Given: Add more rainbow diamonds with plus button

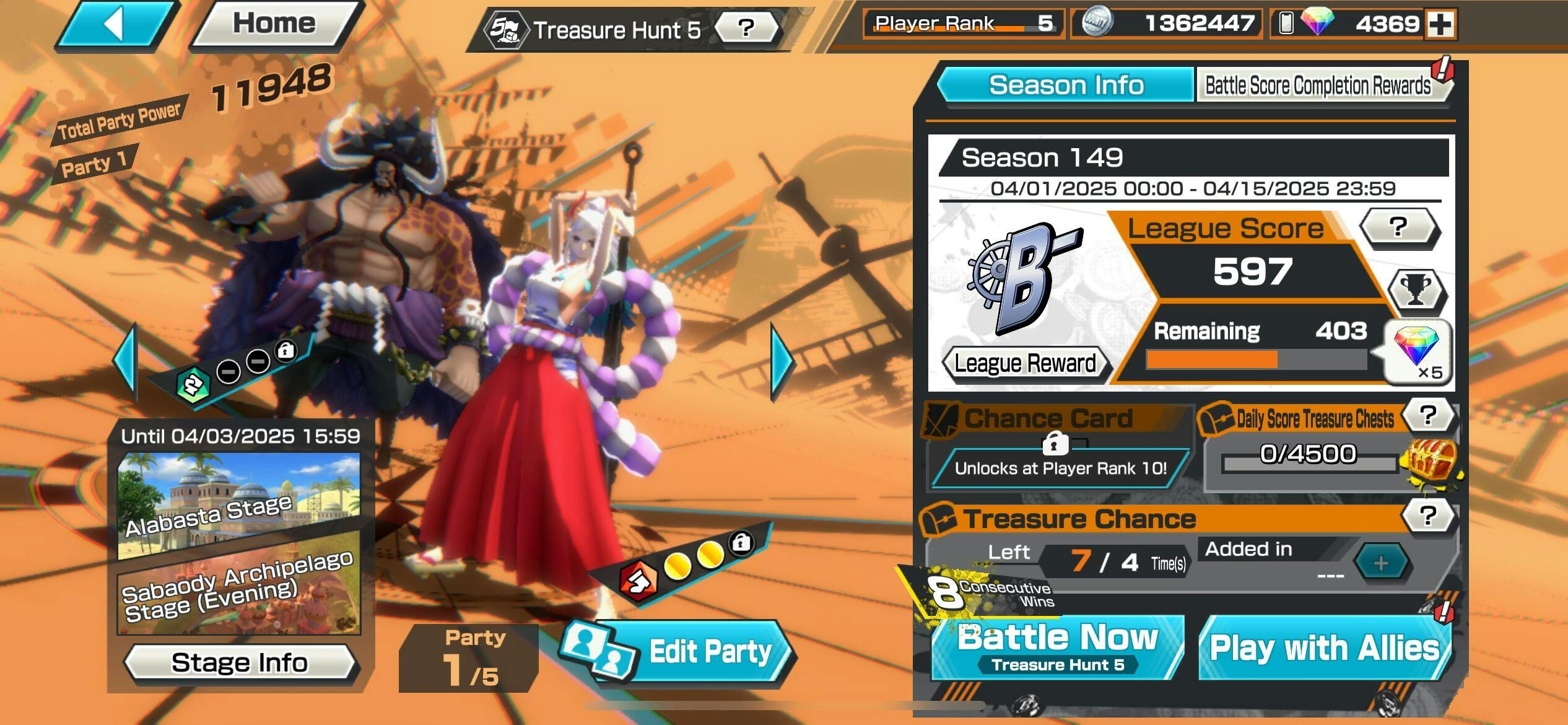Looking at the screenshot, I should [x=1440, y=25].
